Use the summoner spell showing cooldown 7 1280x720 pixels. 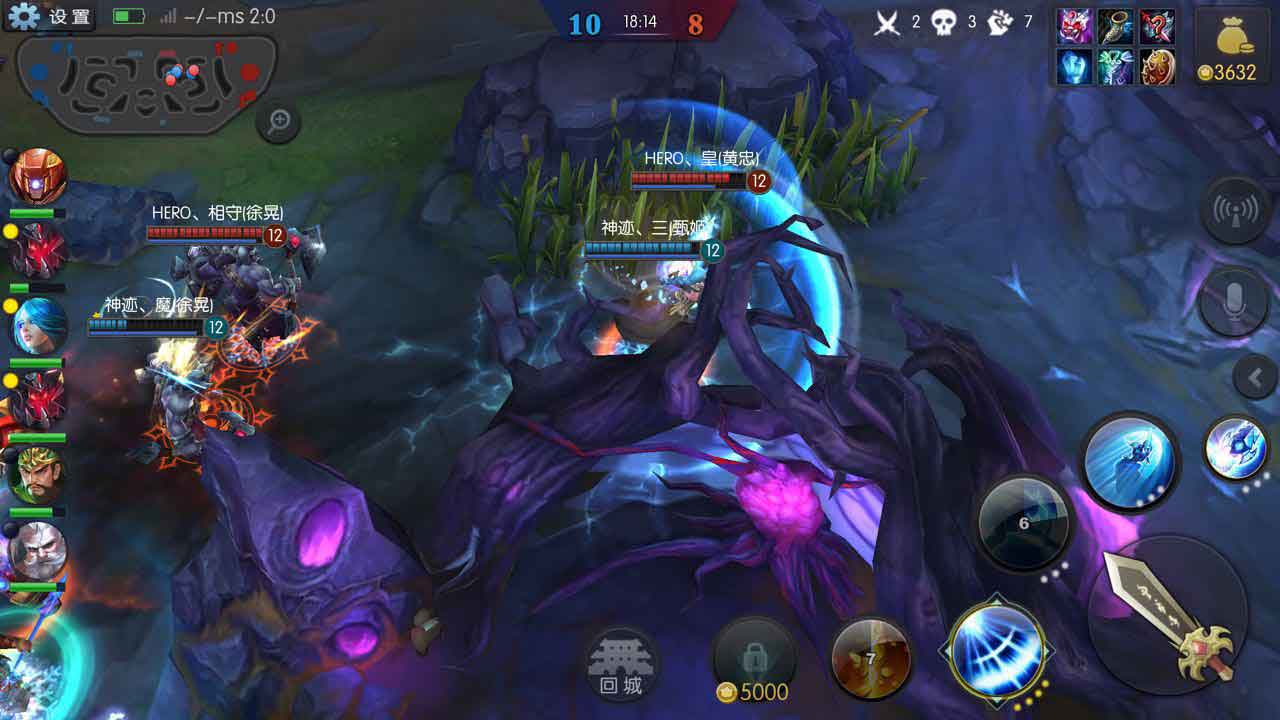(x=870, y=658)
